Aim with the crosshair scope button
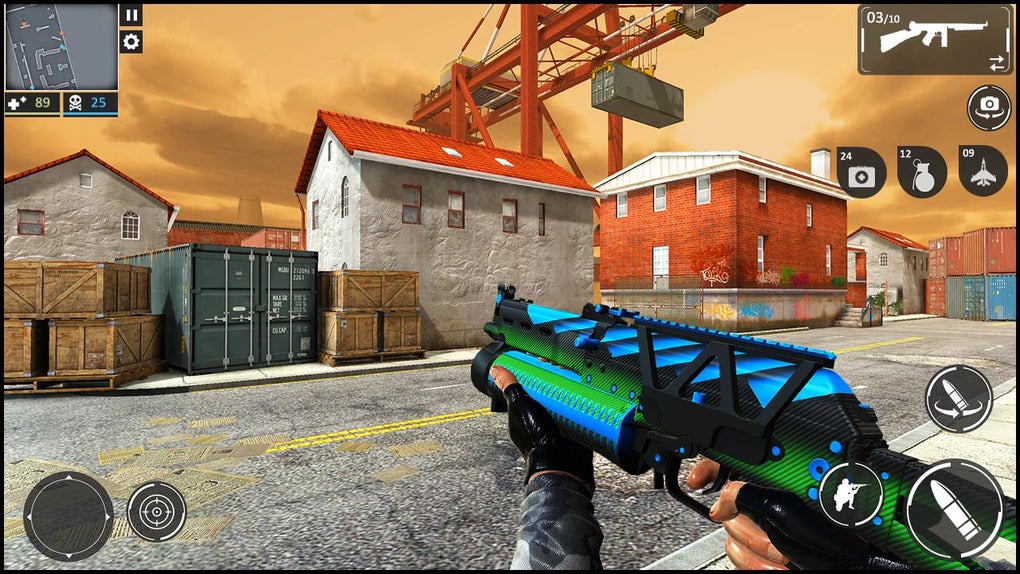This screenshot has height=574, width=1020. point(156,511)
